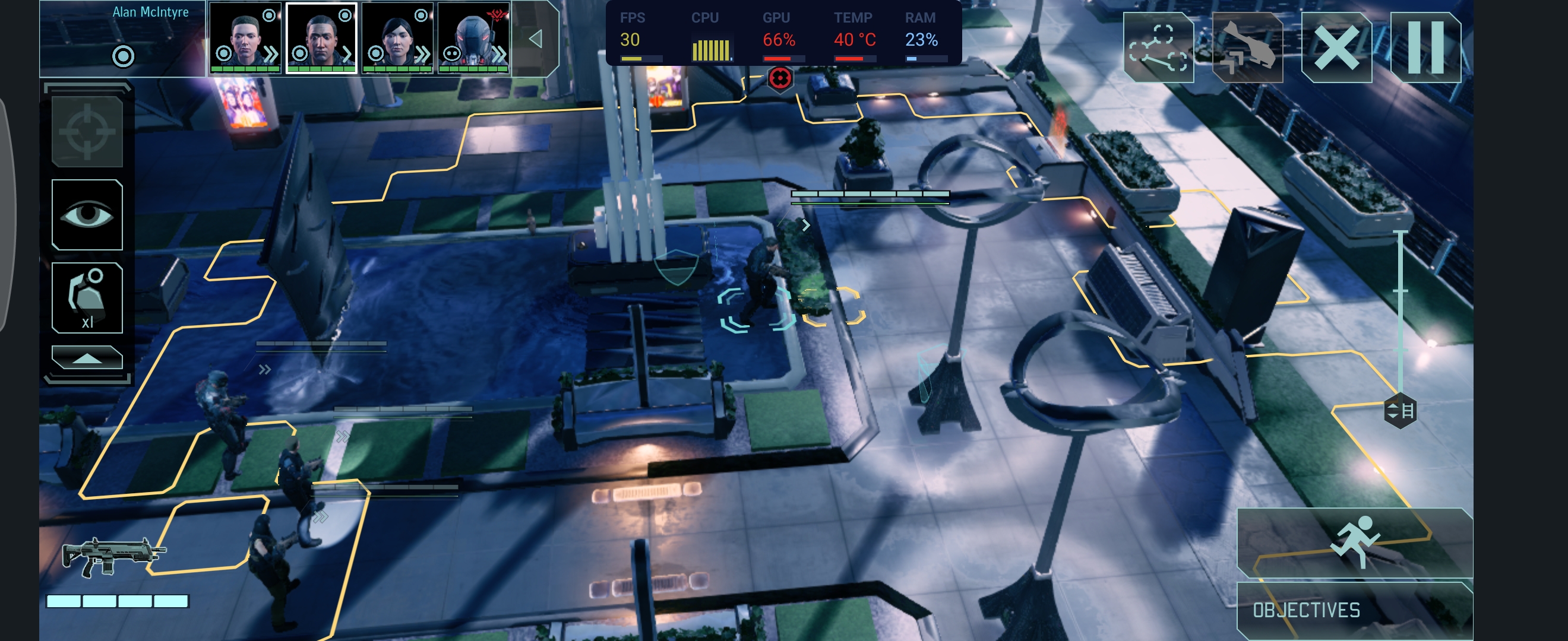Activate the running man dash button

(x=1355, y=541)
